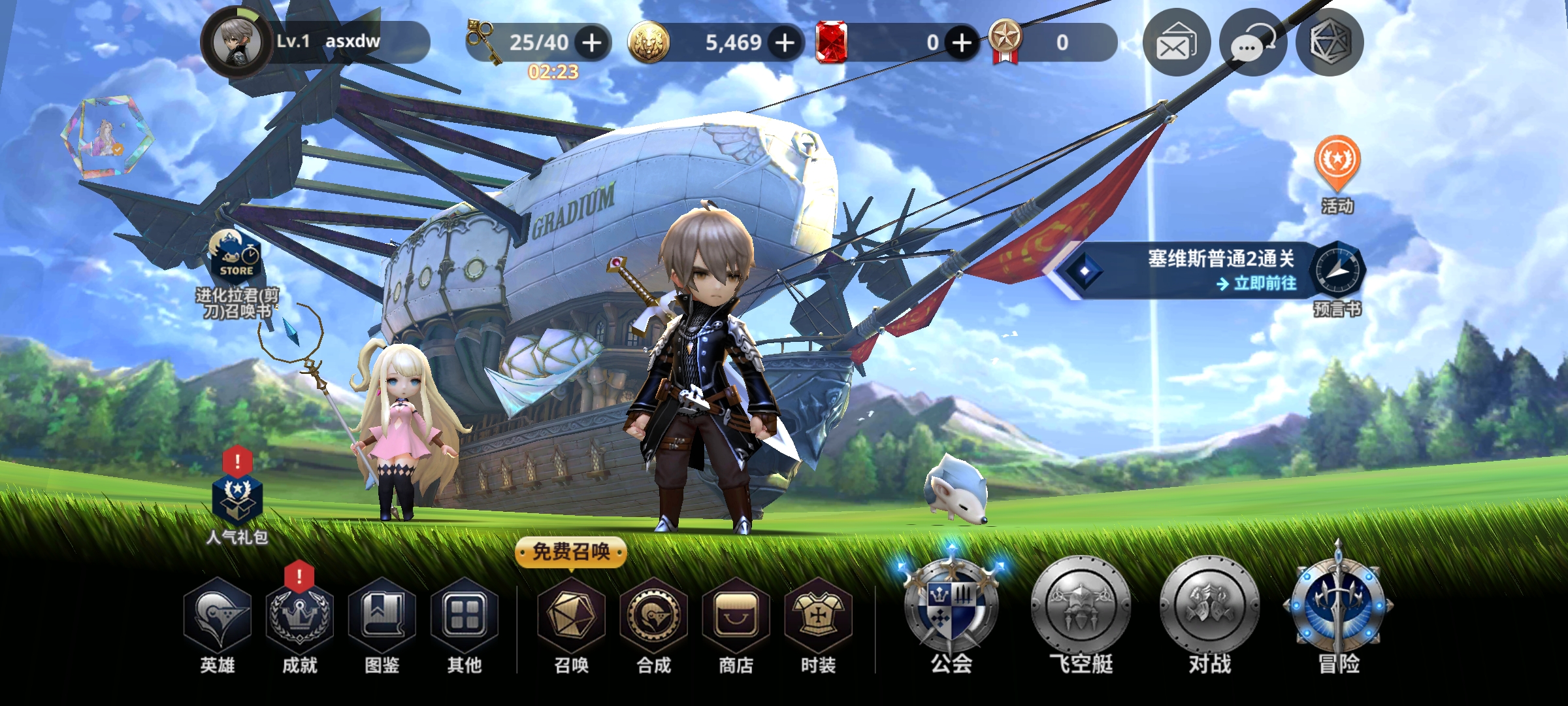Go to quest via 立即前往 link
Image resolution: width=1568 pixels, height=706 pixels.
coord(1257,283)
